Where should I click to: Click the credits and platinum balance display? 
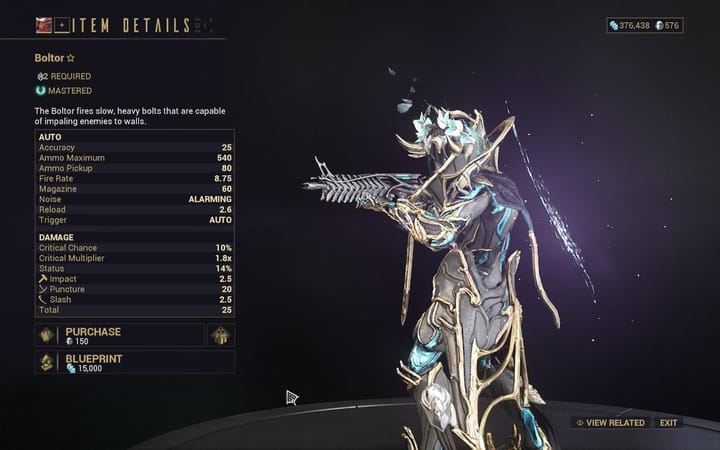(644, 25)
